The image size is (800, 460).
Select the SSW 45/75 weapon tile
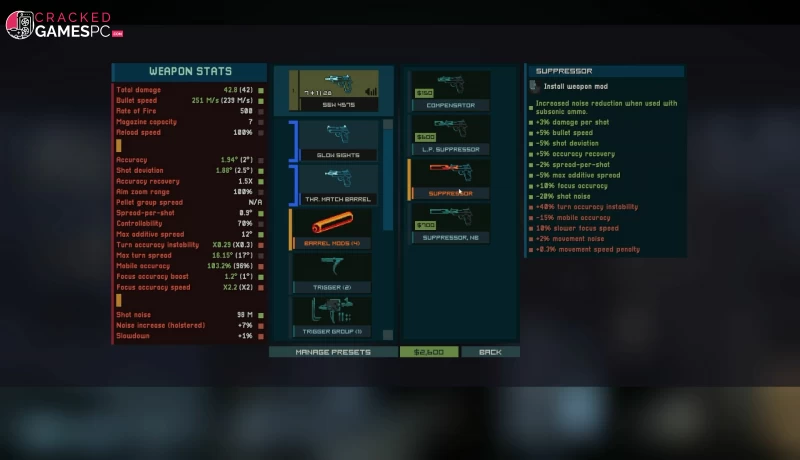(x=334, y=91)
